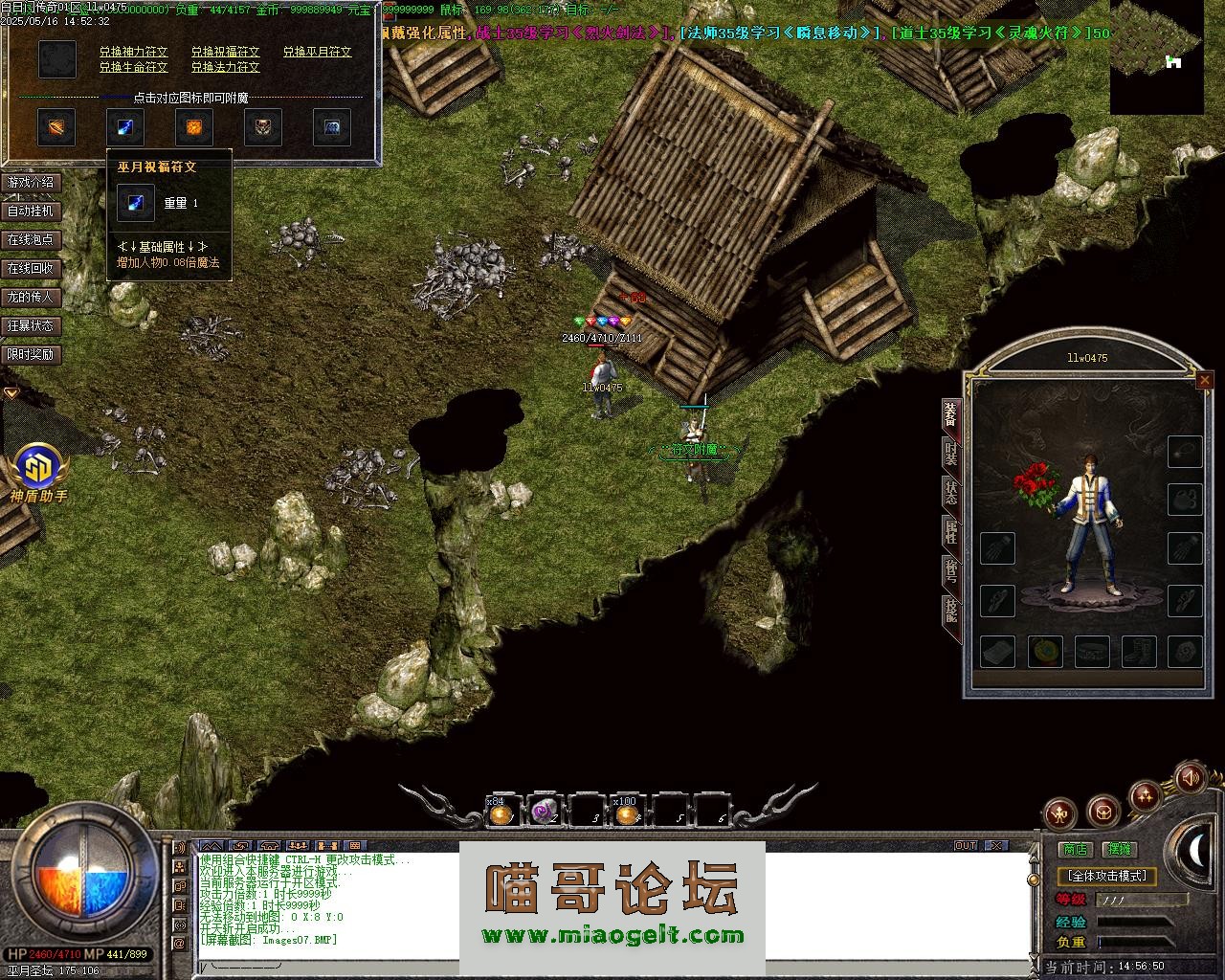Click the 摆摊 stall button
Image resolution: width=1225 pixels, height=980 pixels.
click(1119, 849)
